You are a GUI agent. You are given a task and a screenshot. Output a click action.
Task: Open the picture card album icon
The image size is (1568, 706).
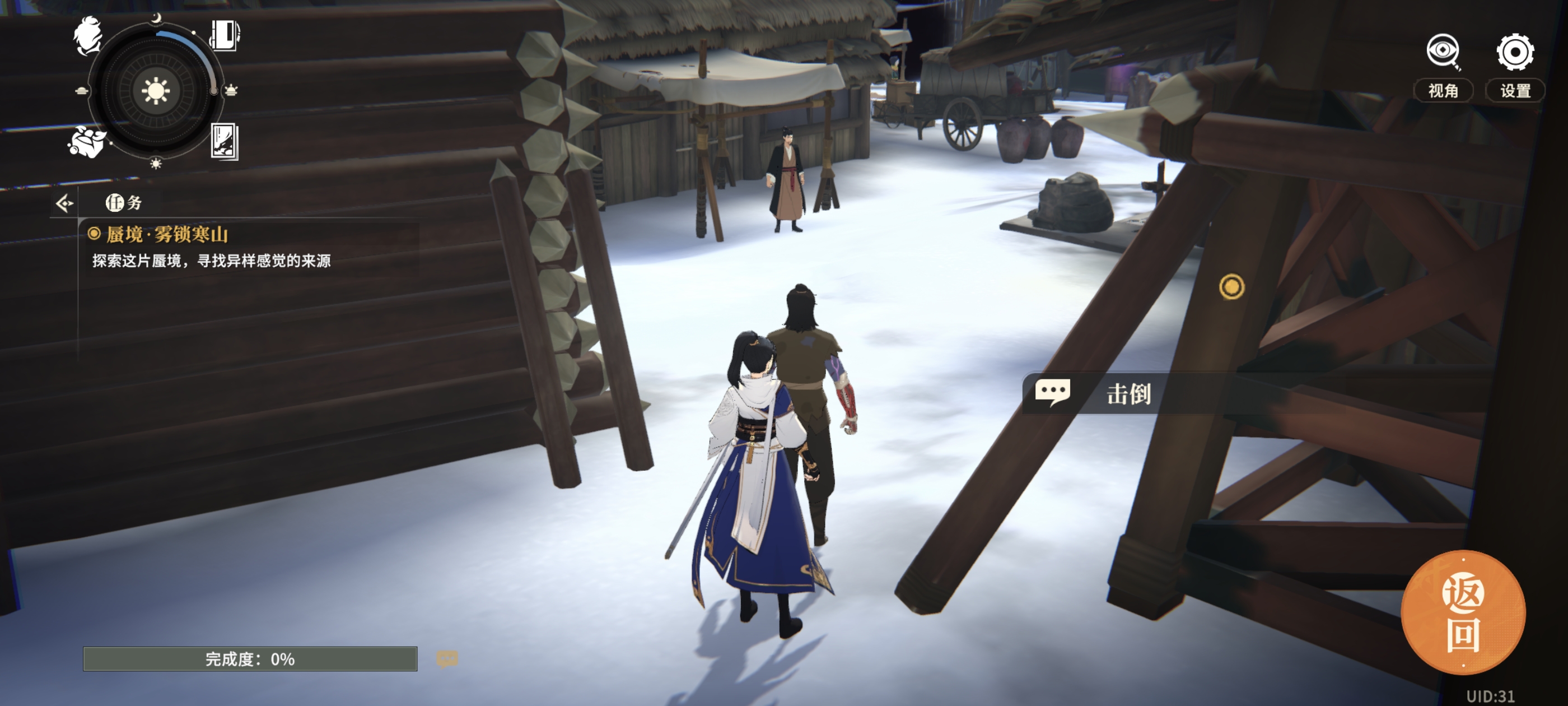pyautogui.click(x=224, y=141)
